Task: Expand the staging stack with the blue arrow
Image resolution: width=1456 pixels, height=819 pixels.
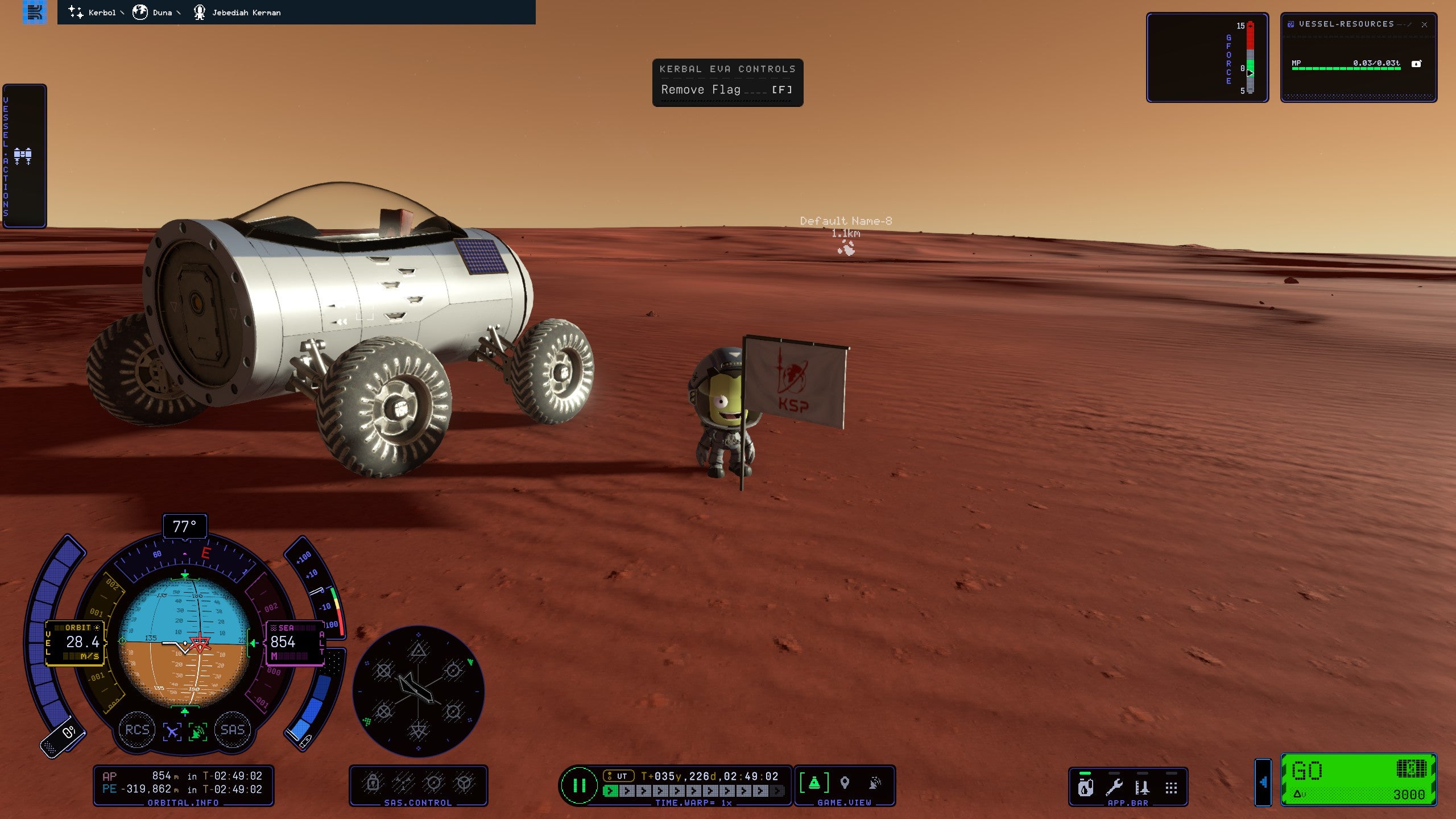Action: tap(1263, 783)
